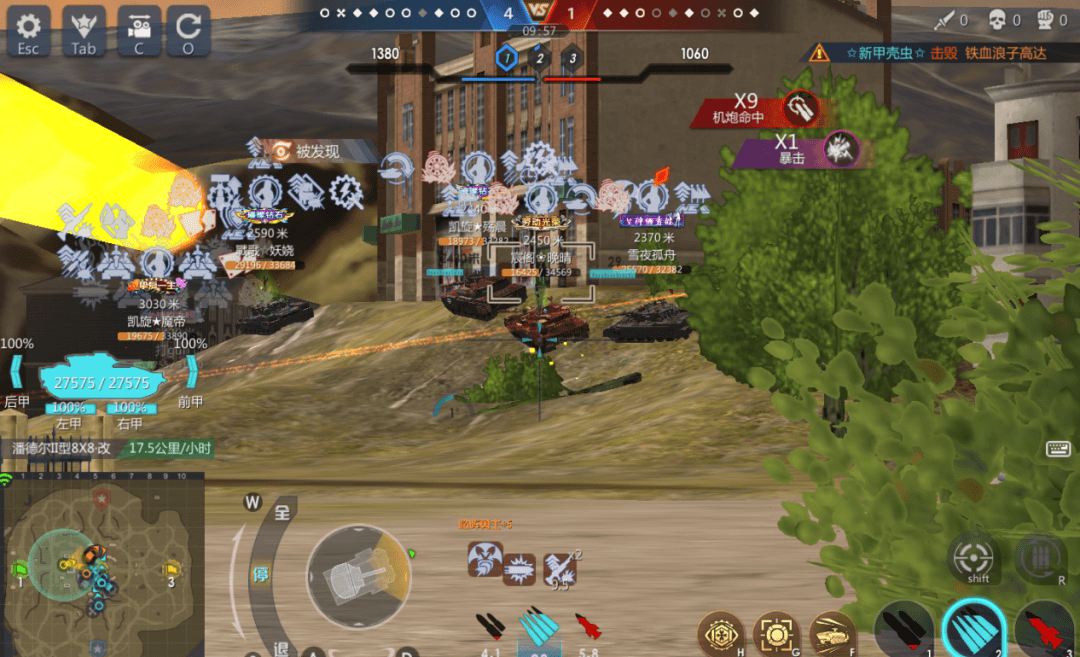This screenshot has height=657, width=1080.
Task: Set the throttle to 全 (full speed)
Action: coord(282,514)
